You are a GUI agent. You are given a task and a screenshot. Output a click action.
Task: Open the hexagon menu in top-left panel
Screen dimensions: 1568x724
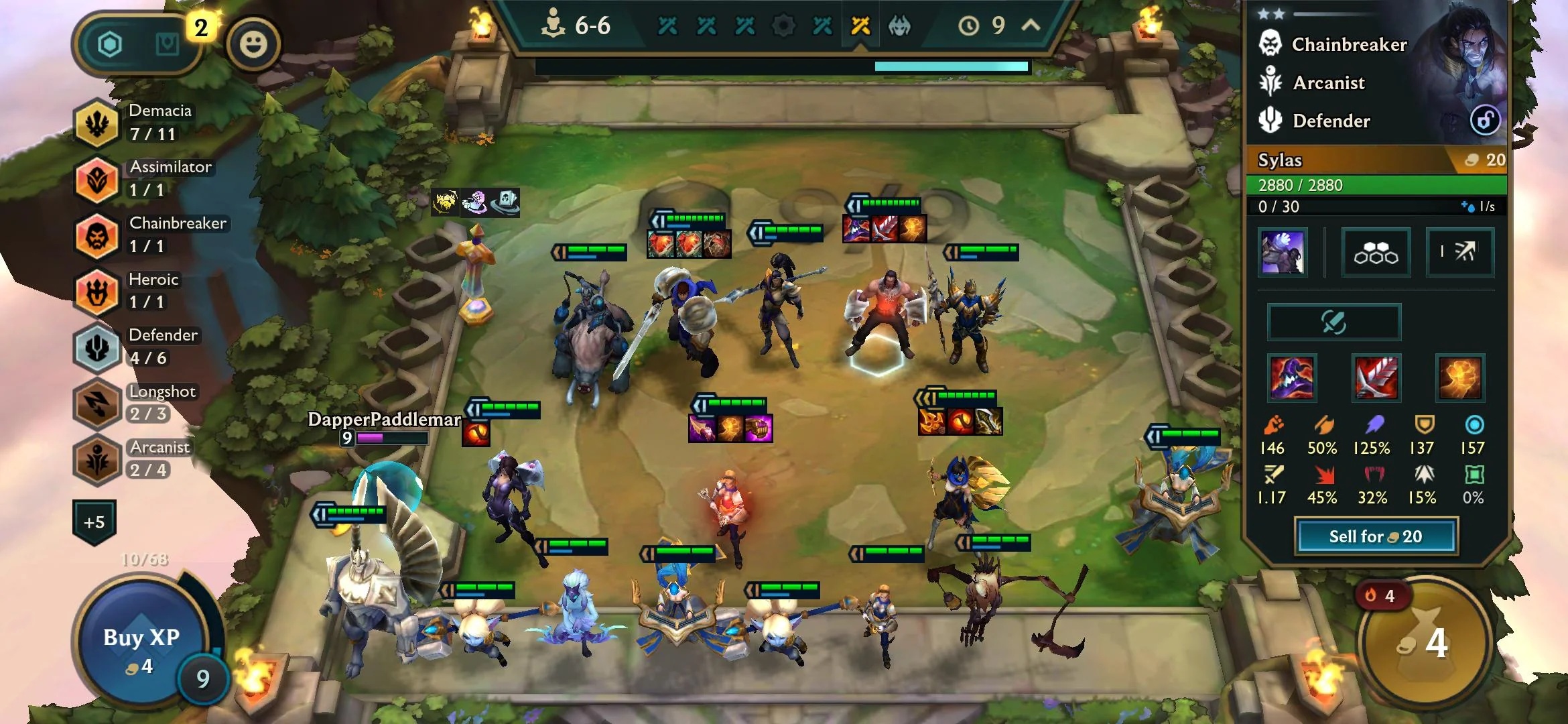tap(110, 45)
